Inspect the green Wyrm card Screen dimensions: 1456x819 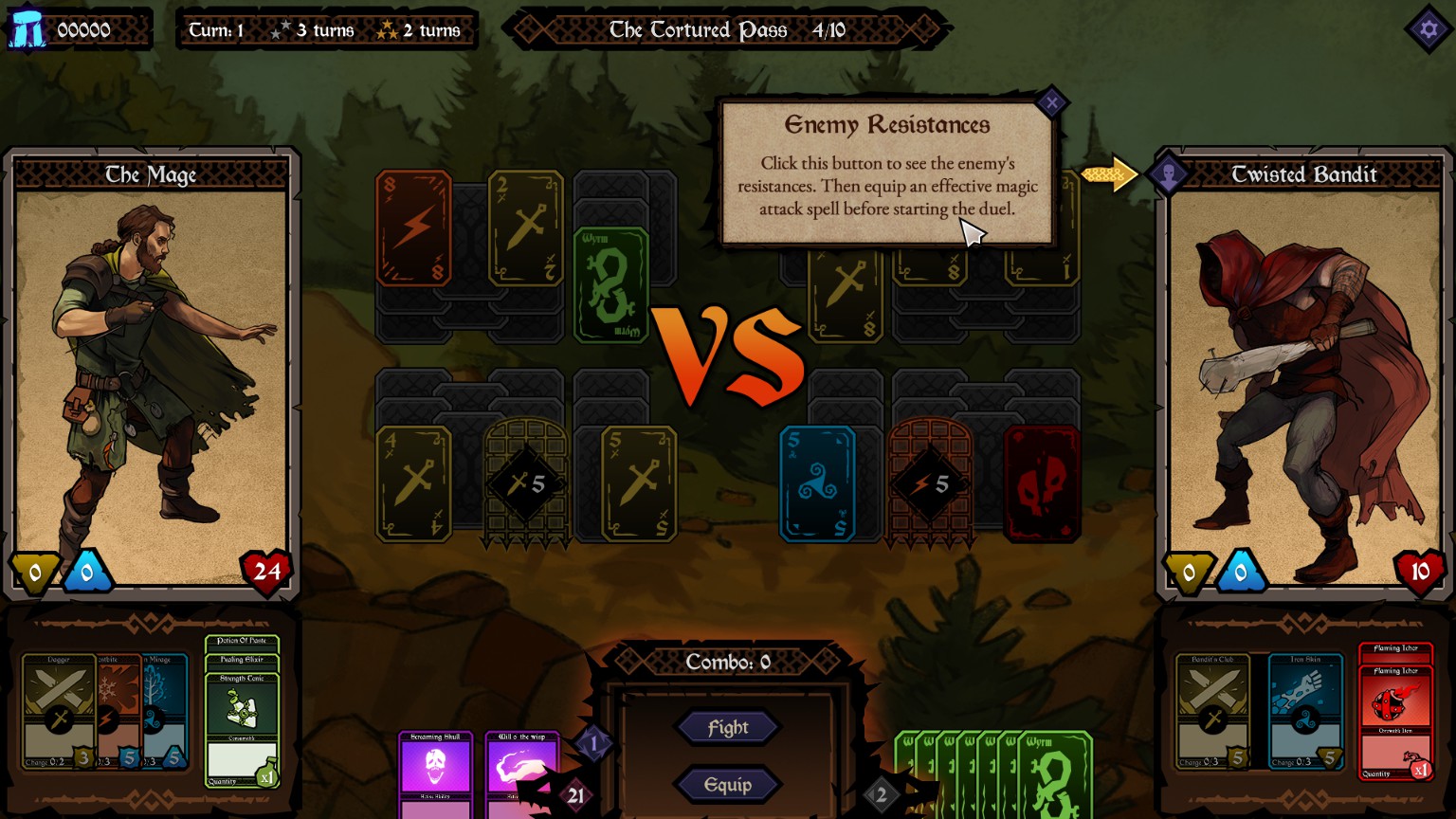[x=612, y=284]
